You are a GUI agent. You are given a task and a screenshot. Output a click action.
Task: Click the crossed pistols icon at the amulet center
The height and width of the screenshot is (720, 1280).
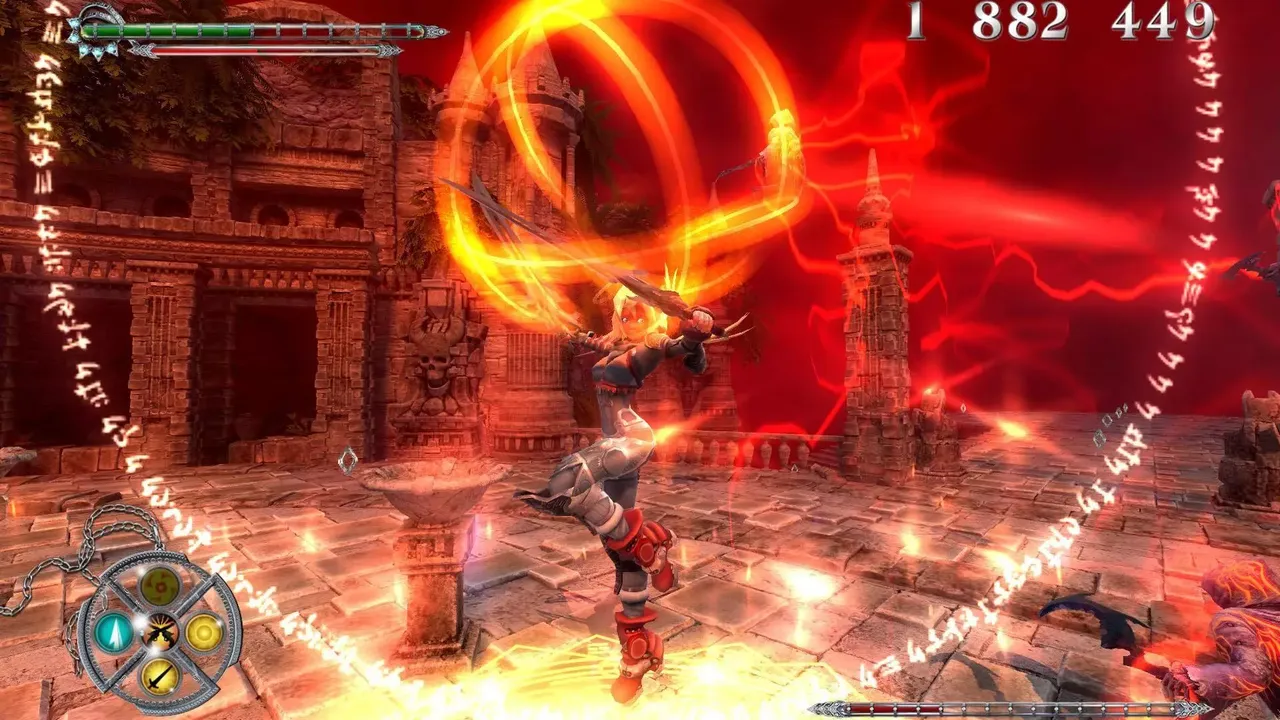coord(161,631)
